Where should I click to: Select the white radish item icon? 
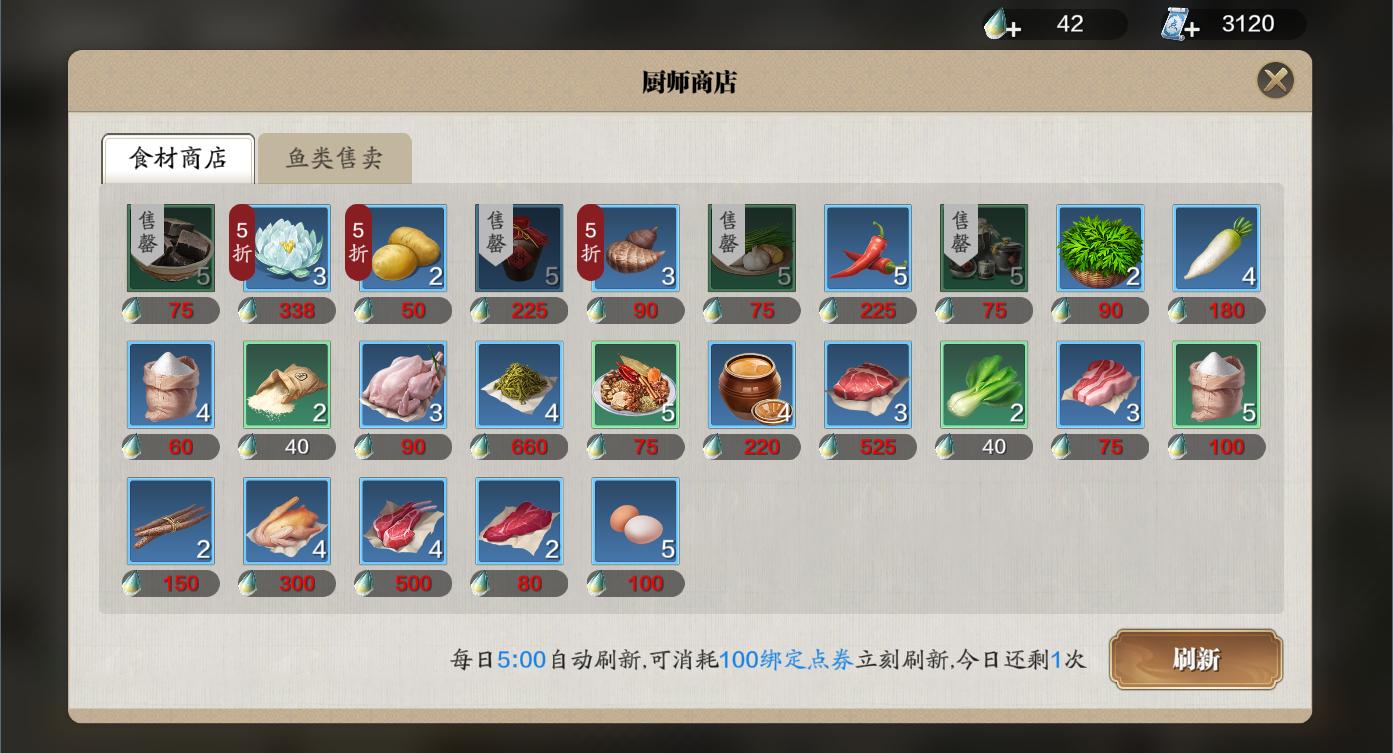1215,247
